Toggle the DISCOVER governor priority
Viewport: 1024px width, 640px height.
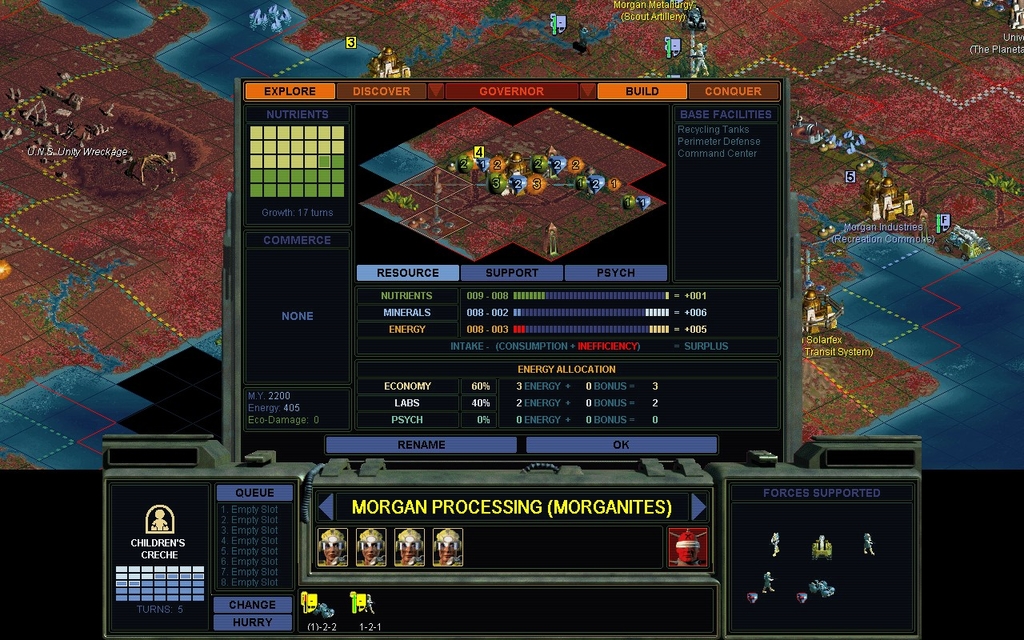pos(381,91)
